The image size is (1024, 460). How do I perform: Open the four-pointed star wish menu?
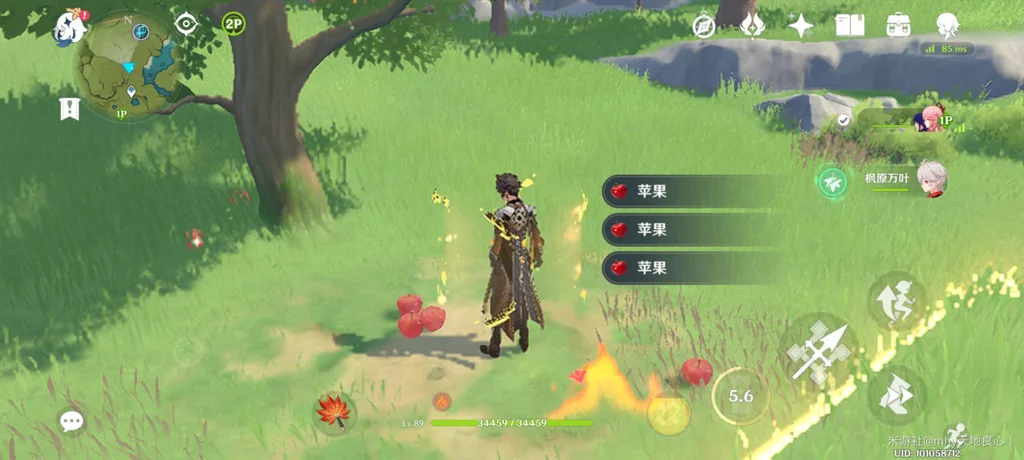[x=800, y=26]
